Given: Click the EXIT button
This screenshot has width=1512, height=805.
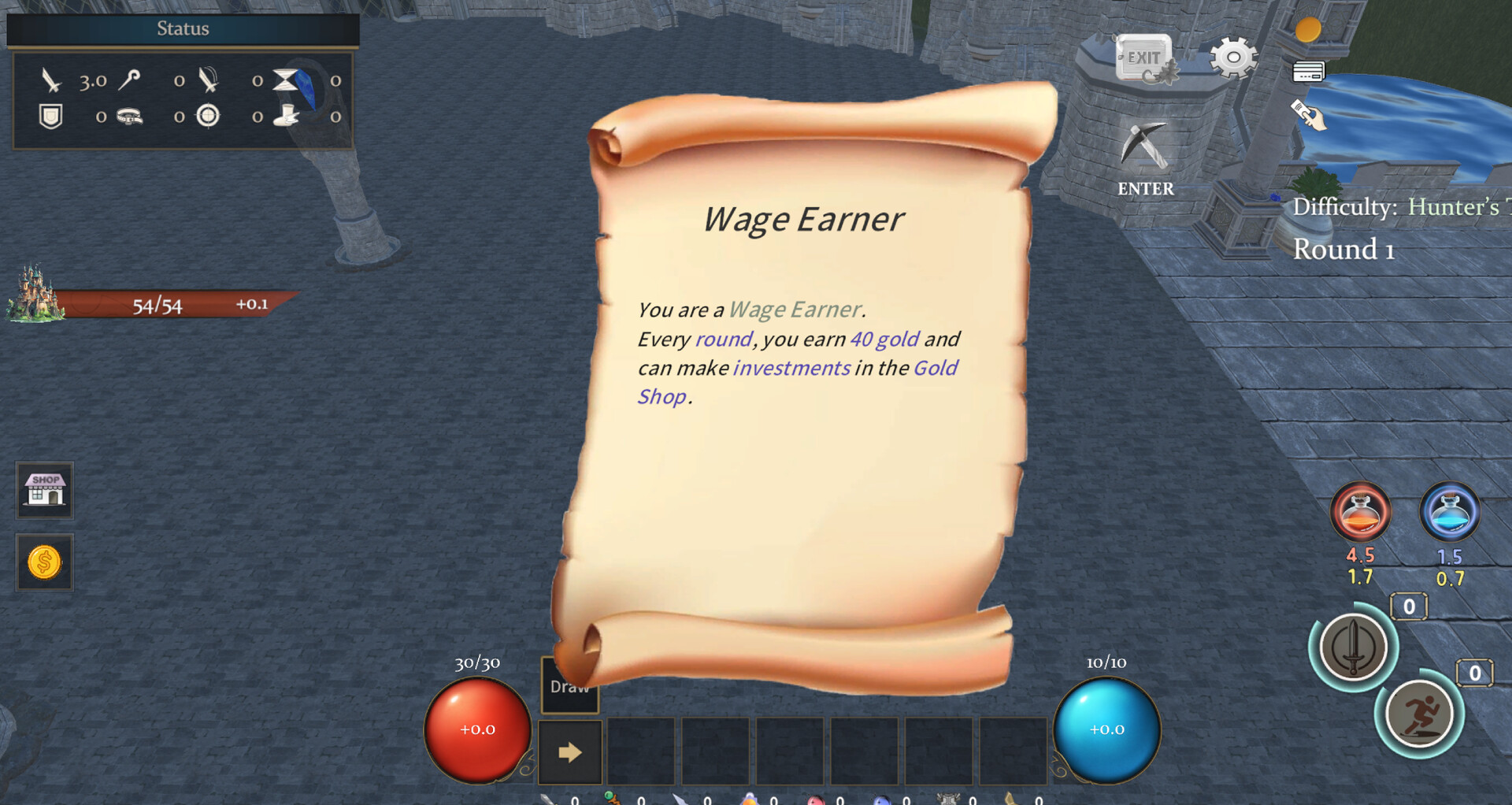Looking at the screenshot, I should click(1143, 58).
